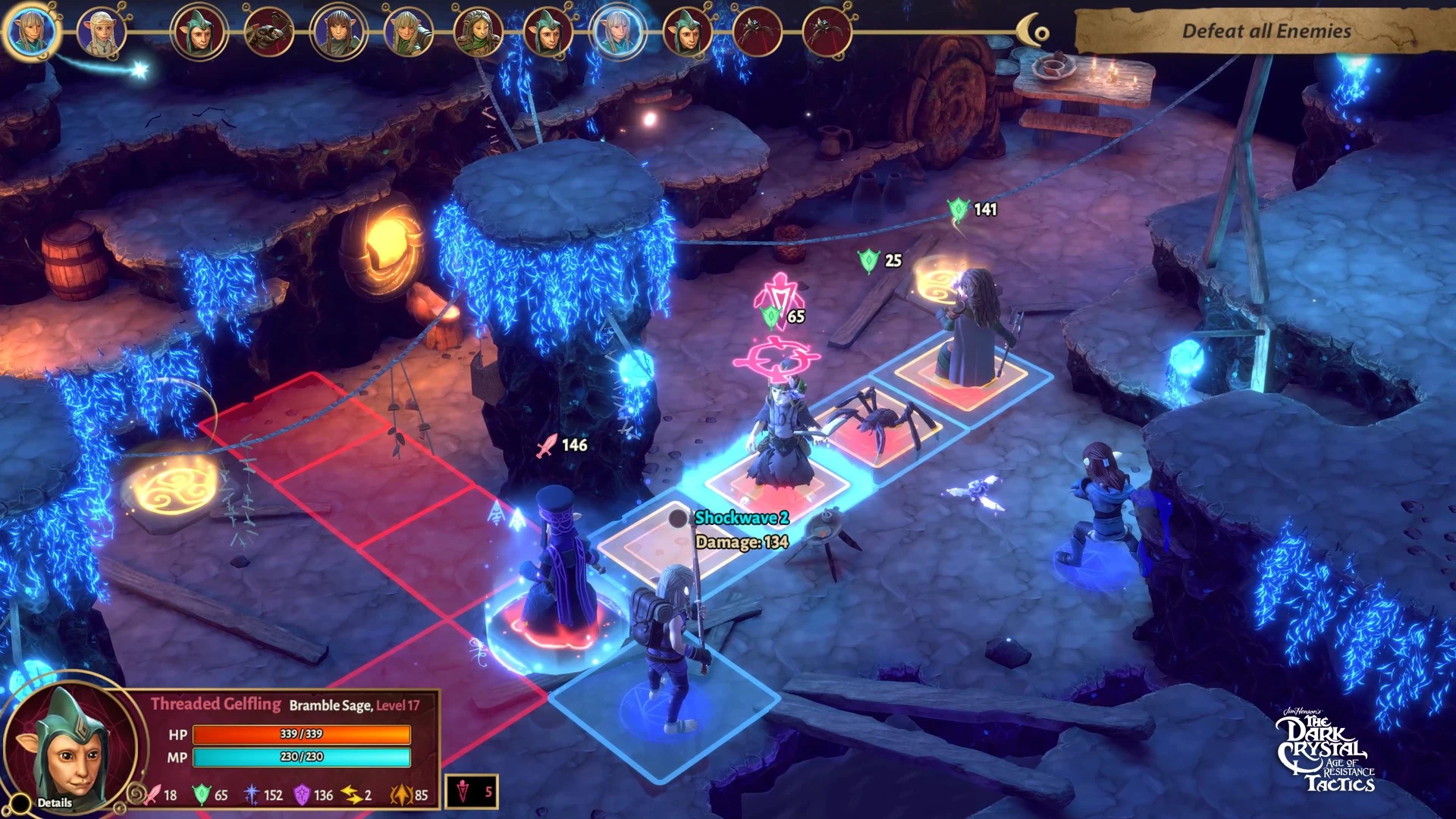This screenshot has width=1456, height=819.
Task: Inspect the pink mark status icon showing 5
Action: coord(472,792)
